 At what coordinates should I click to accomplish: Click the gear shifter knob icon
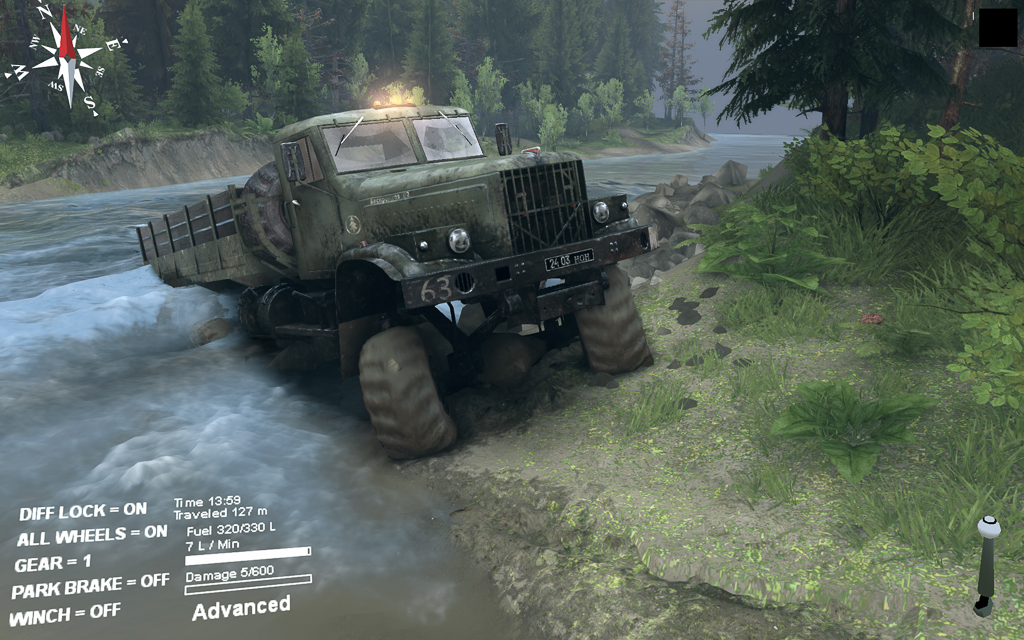[988, 528]
